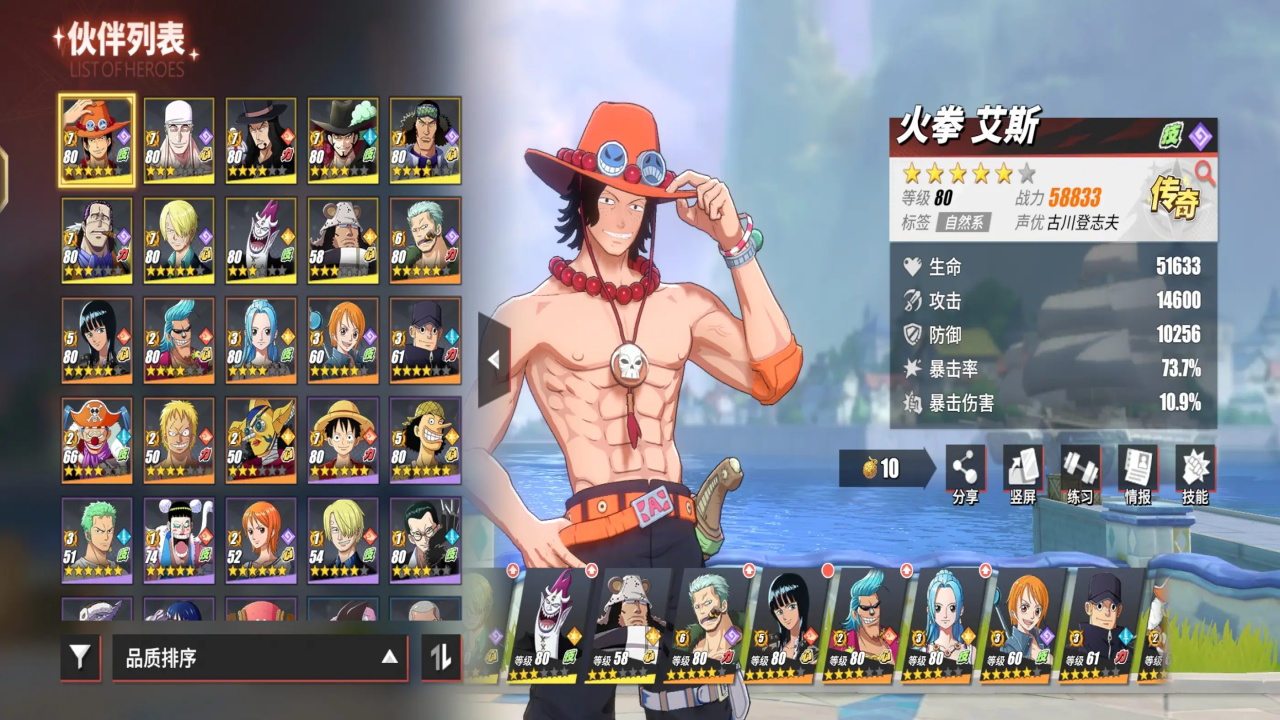This screenshot has width=1280, height=720.
Task: Open the 技能 skills panel
Action: tap(1194, 472)
